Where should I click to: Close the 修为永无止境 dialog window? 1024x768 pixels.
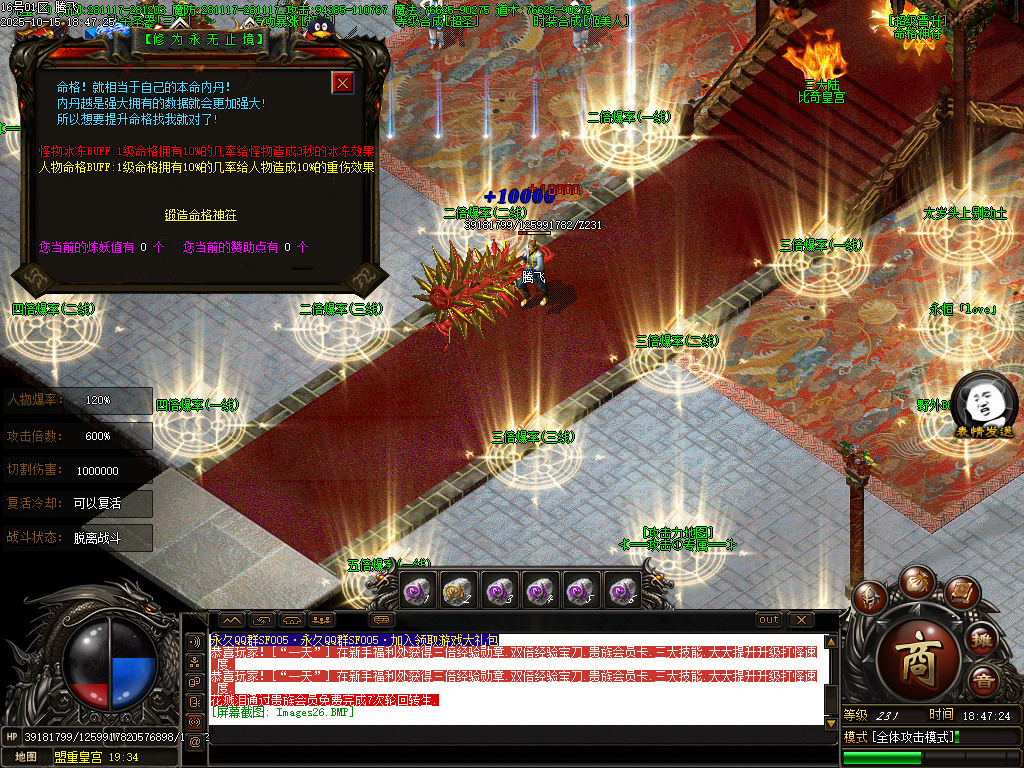(x=343, y=83)
